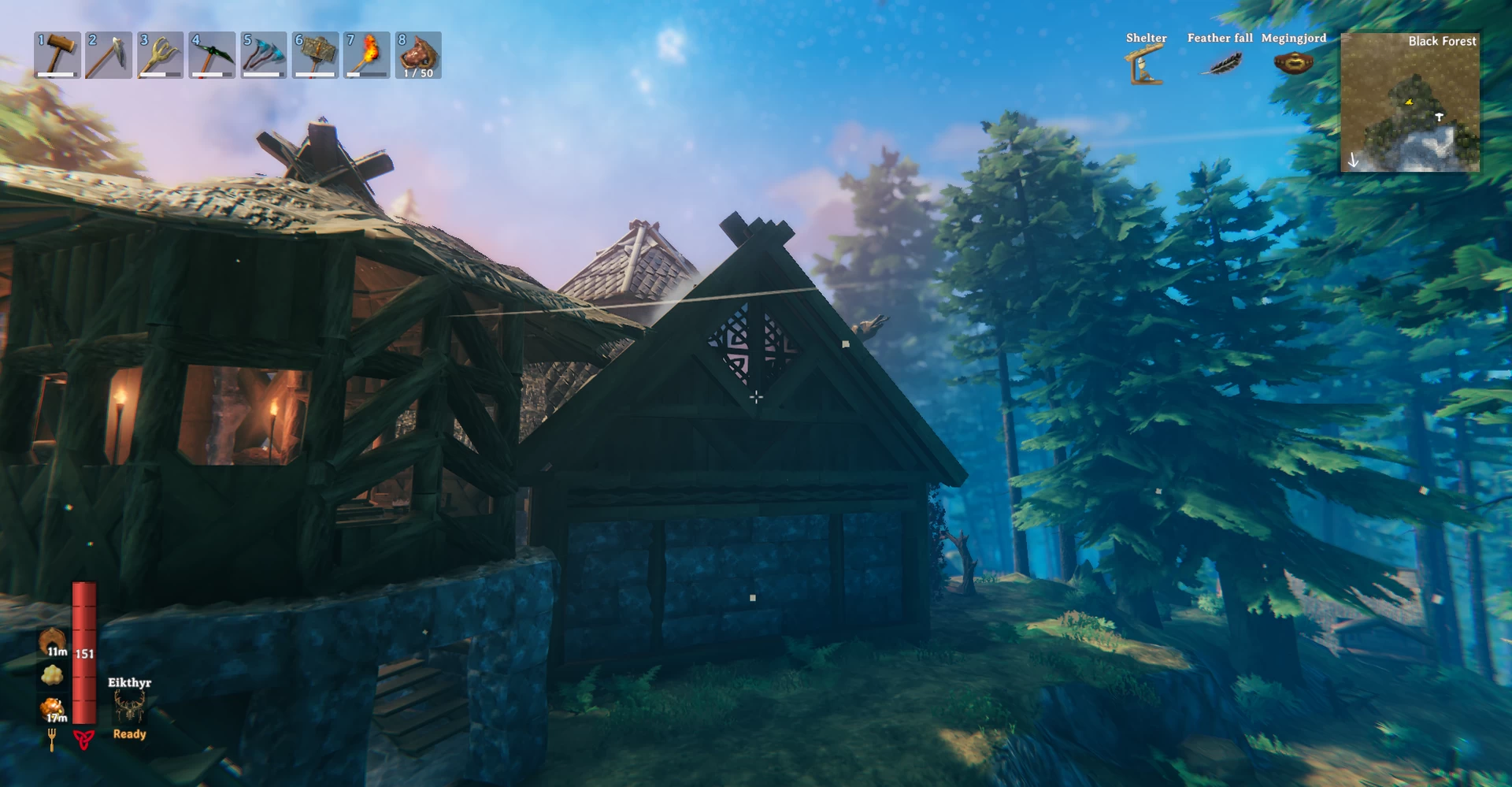Viewport: 1512px width, 787px height.
Task: Click the Megingjord belt status icon
Action: [1293, 63]
